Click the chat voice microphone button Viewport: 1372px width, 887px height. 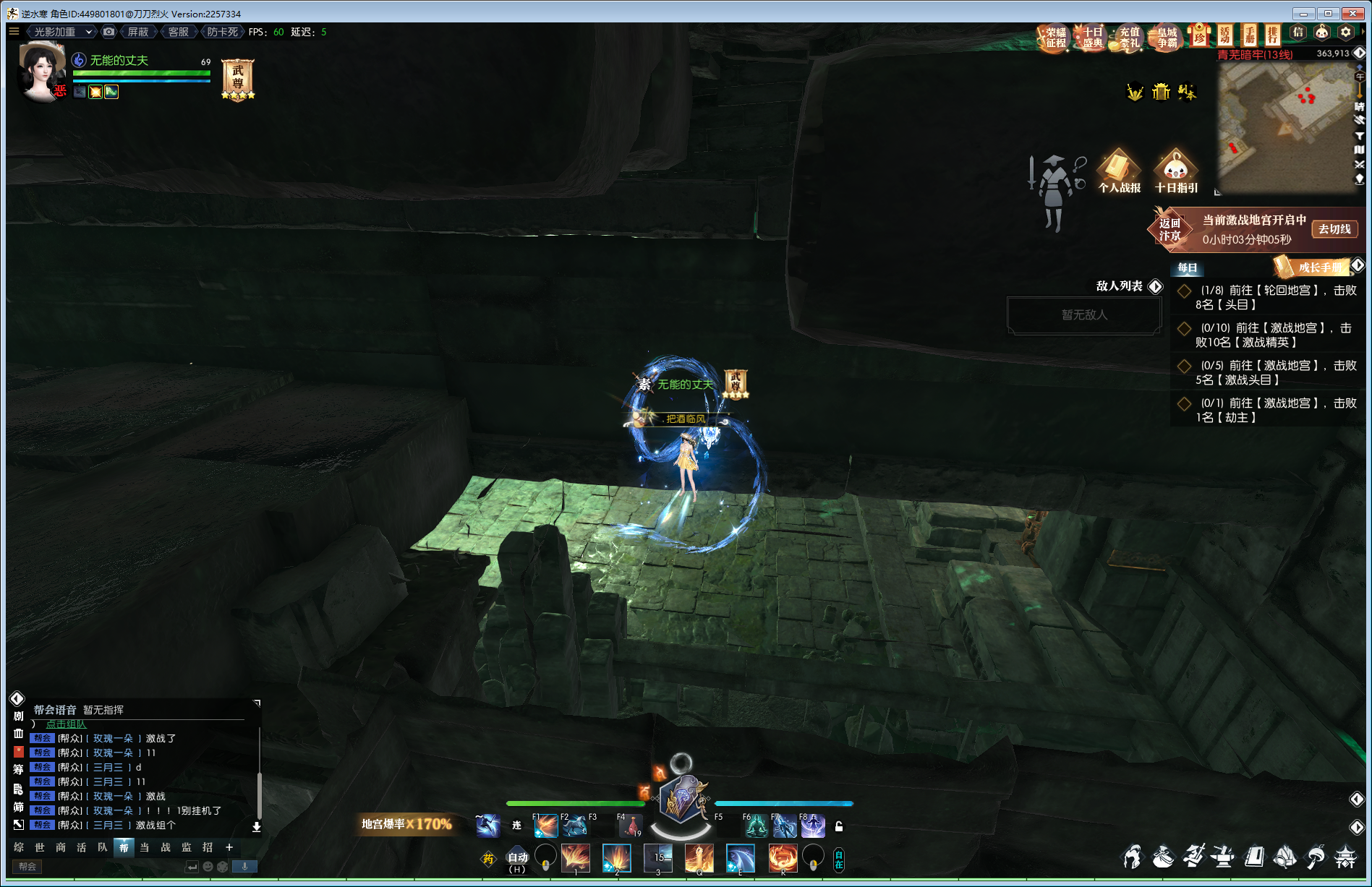point(244,866)
